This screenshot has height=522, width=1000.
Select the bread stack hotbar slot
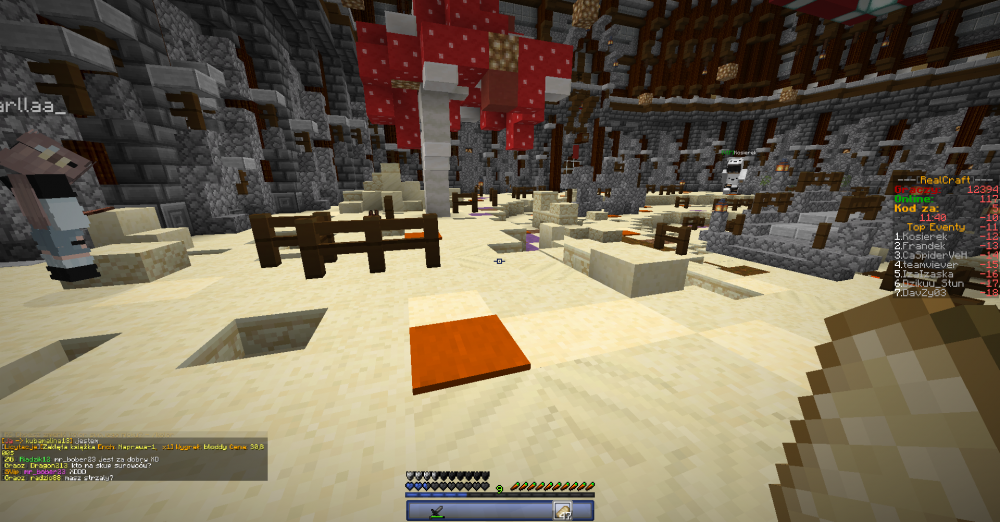click(x=562, y=511)
